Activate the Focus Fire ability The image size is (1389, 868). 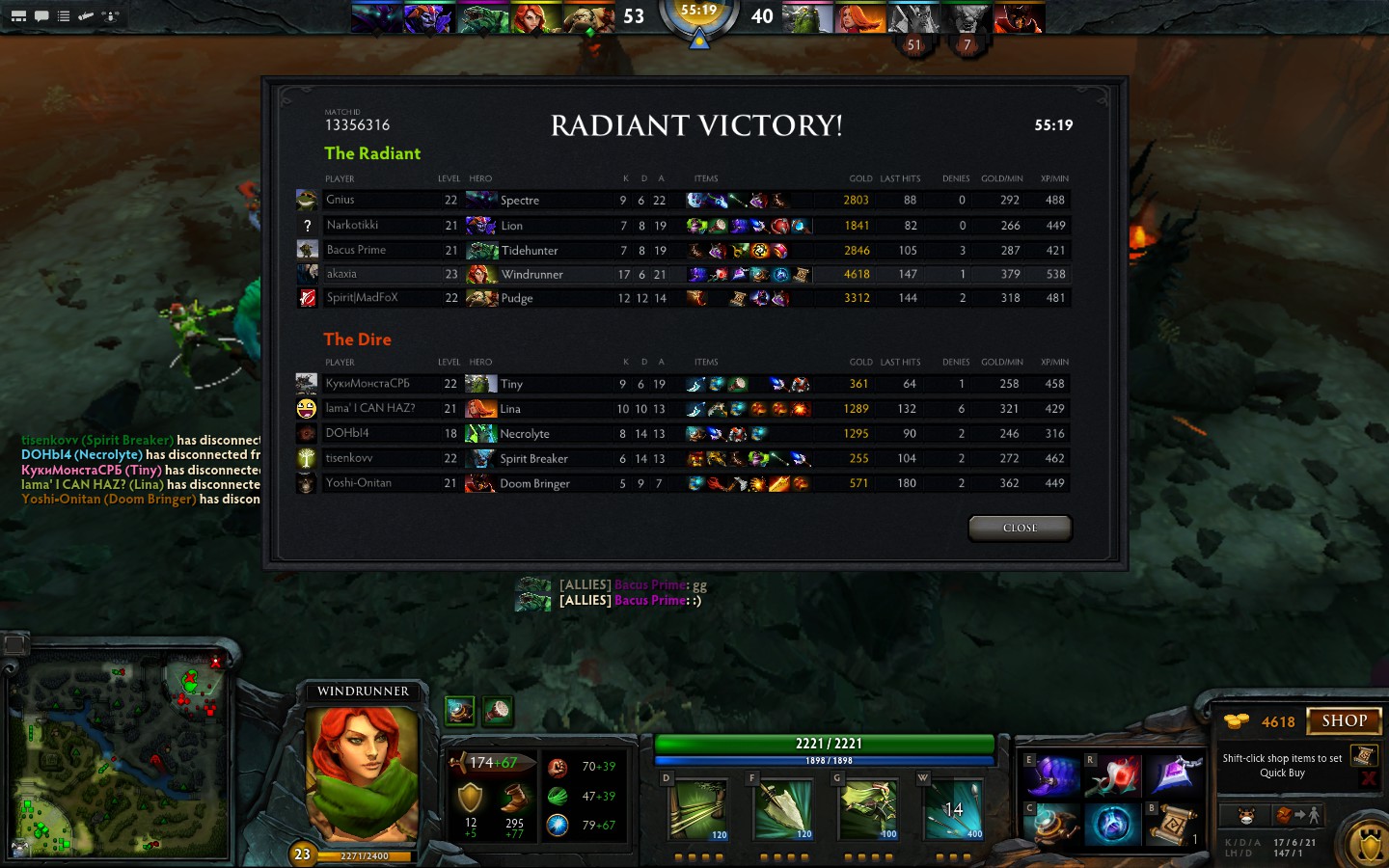click(x=953, y=808)
